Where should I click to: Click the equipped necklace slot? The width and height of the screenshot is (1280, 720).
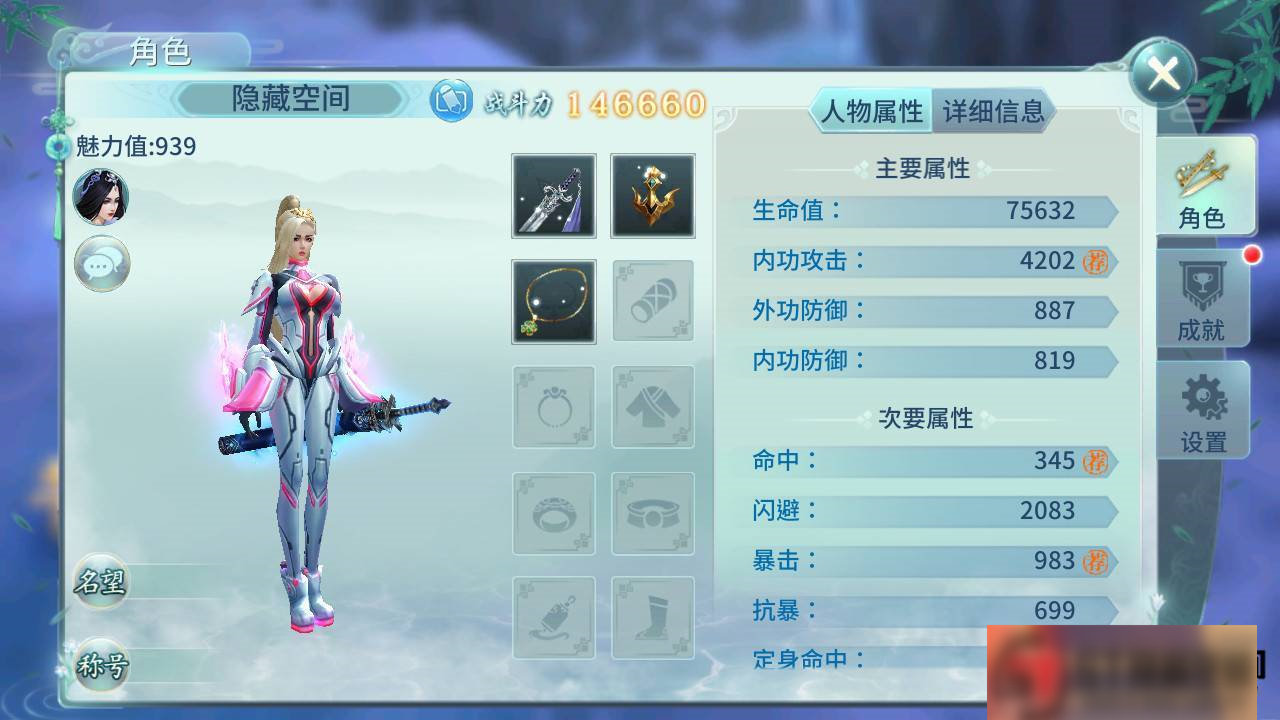pos(553,301)
